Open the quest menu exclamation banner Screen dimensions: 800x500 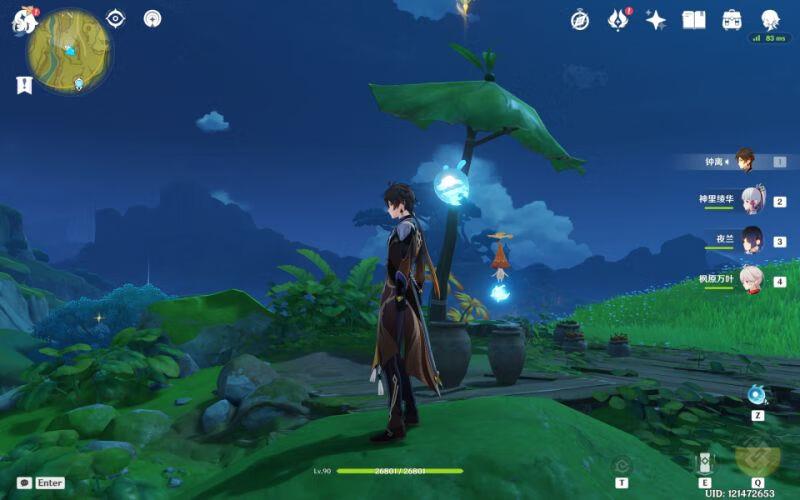[x=24, y=85]
